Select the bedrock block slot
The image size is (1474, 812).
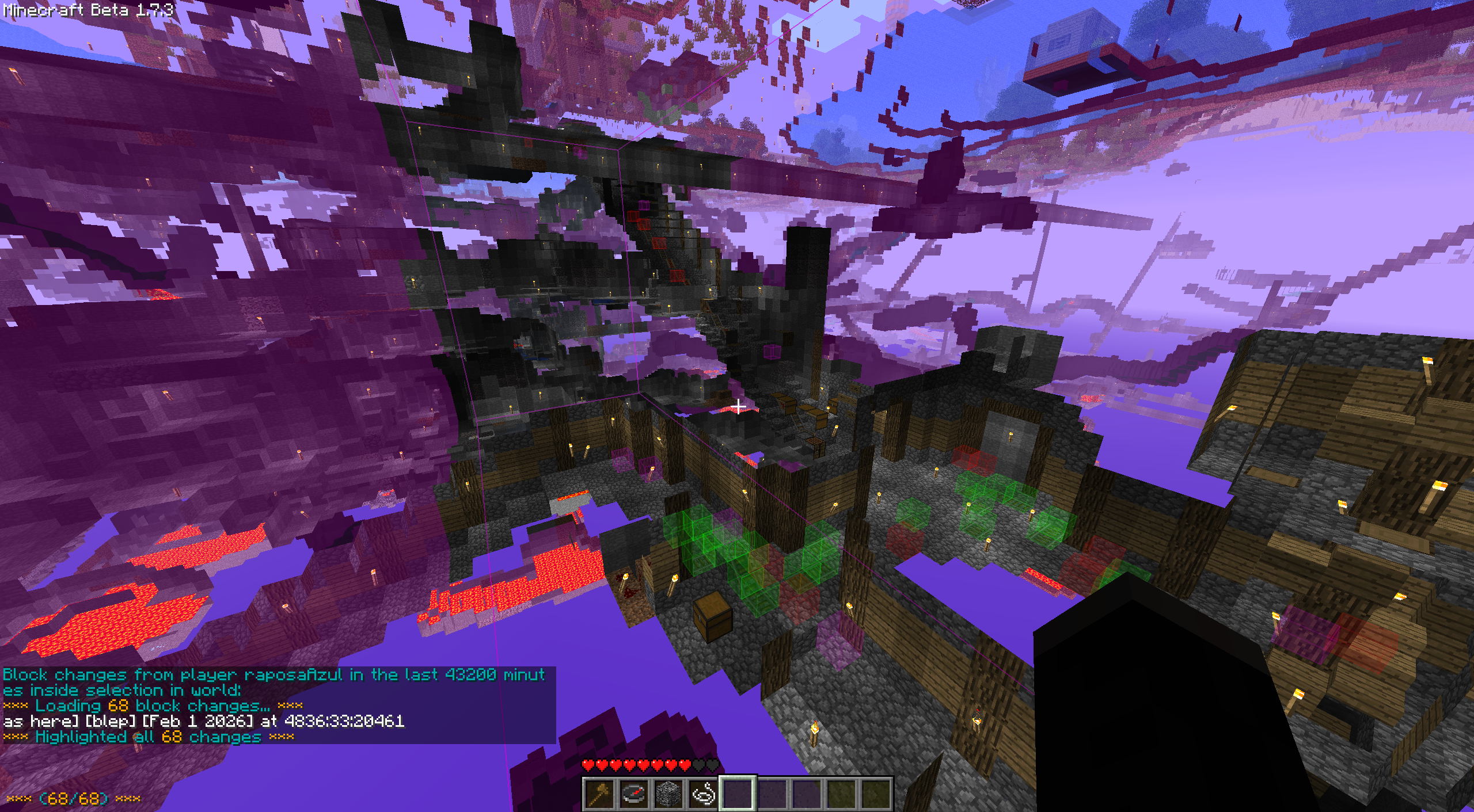click(668, 794)
